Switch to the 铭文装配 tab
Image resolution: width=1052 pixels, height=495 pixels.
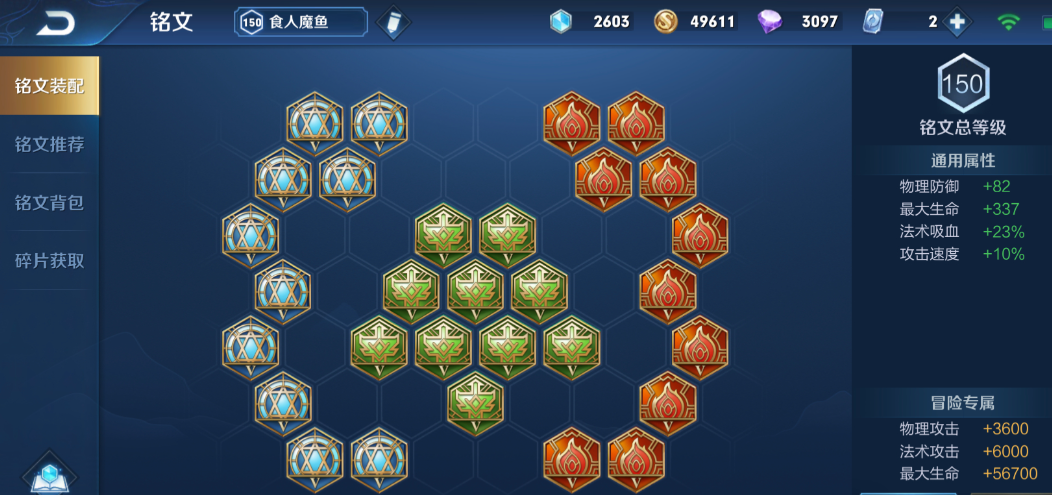click(50, 86)
